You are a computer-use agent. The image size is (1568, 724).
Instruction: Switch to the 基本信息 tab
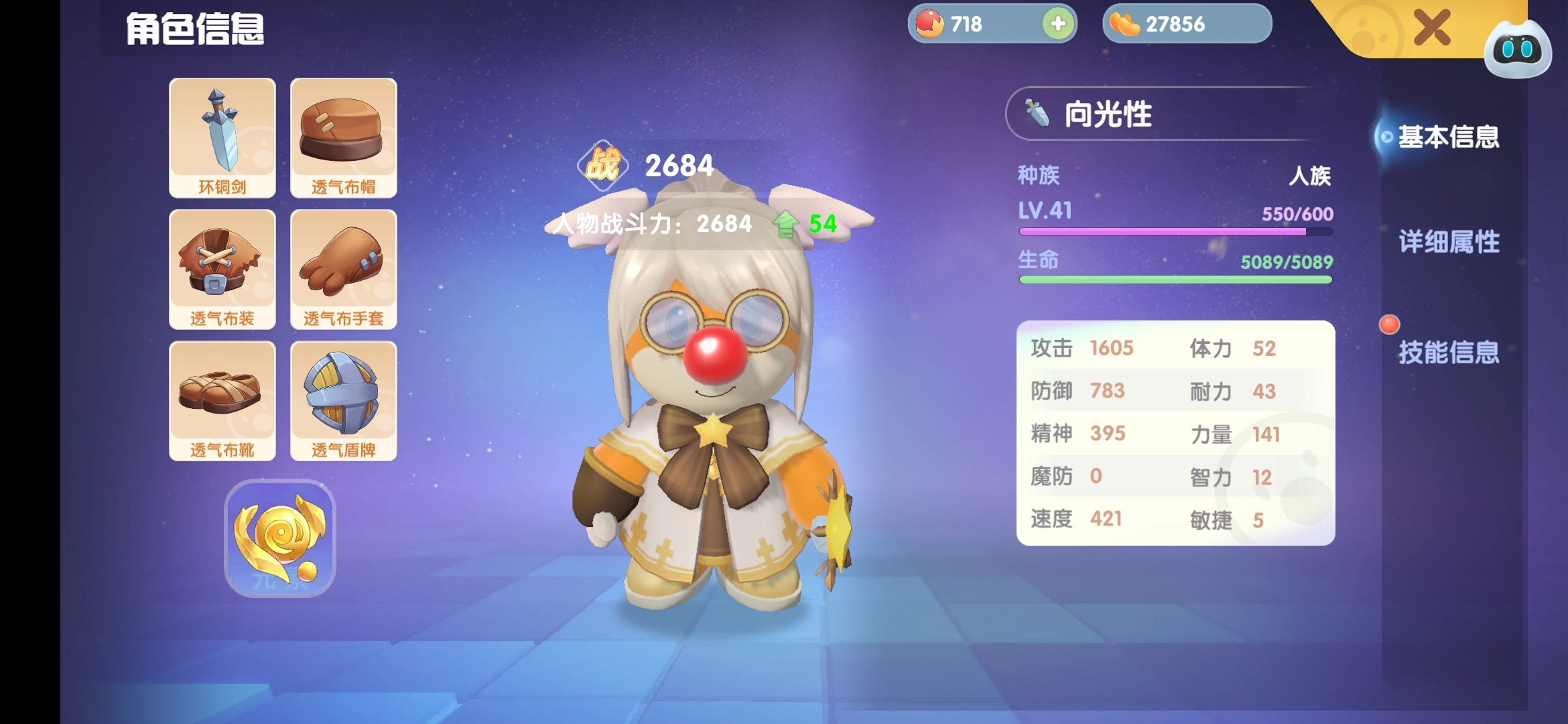pos(1447,137)
